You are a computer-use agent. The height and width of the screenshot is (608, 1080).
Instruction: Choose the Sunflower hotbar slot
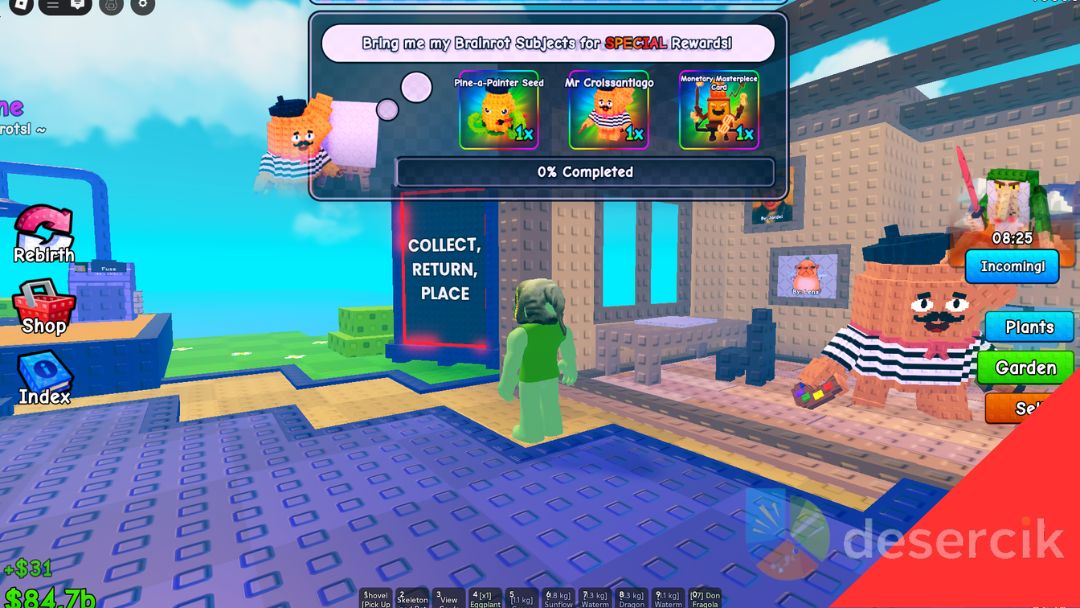click(560, 598)
